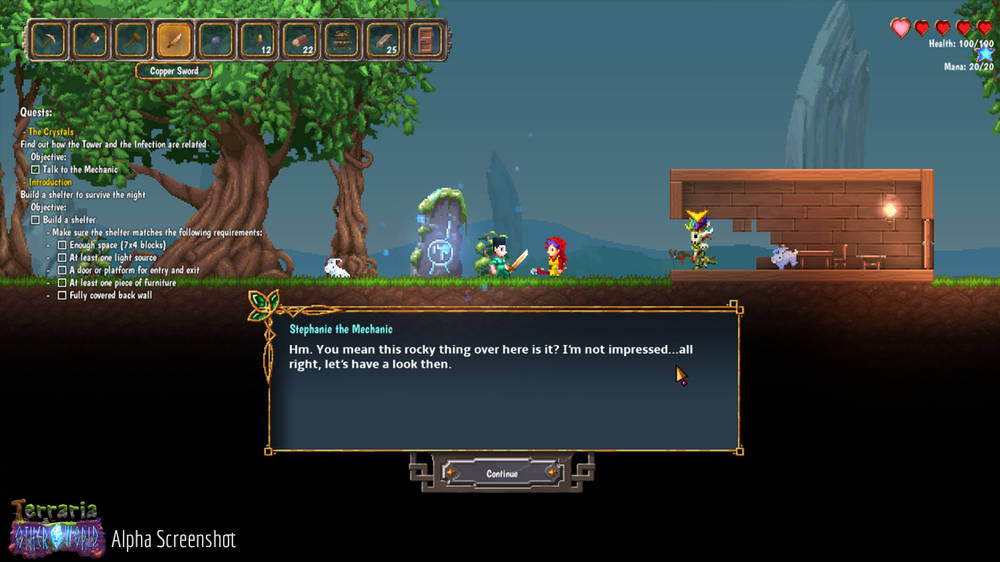
Task: Pick the wood plank stack of 25
Action: click(384, 41)
